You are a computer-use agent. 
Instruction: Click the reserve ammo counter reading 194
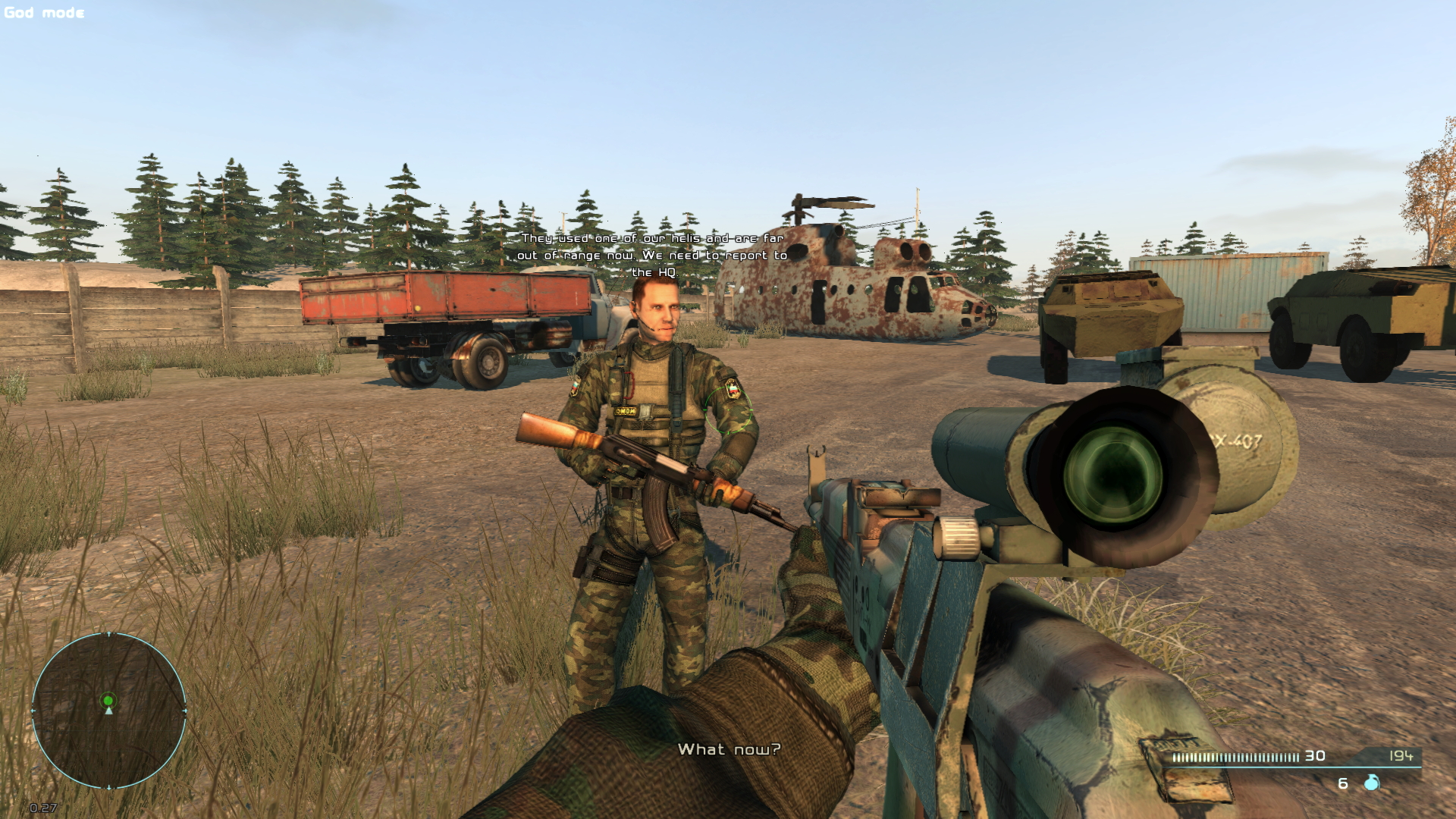pos(1401,757)
